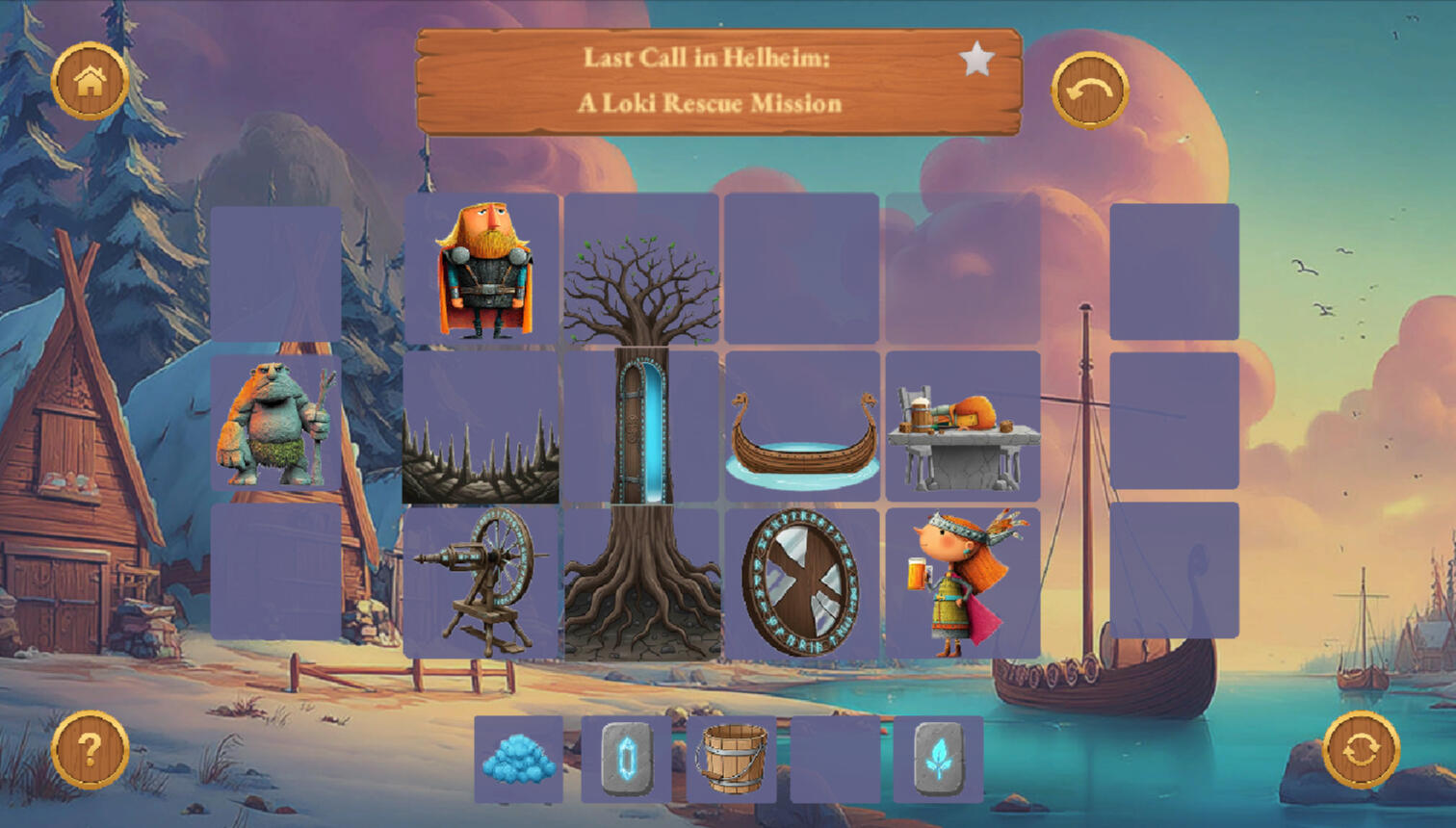The height and width of the screenshot is (828, 1456).
Task: Click the spinning wheel tile
Action: (x=481, y=583)
